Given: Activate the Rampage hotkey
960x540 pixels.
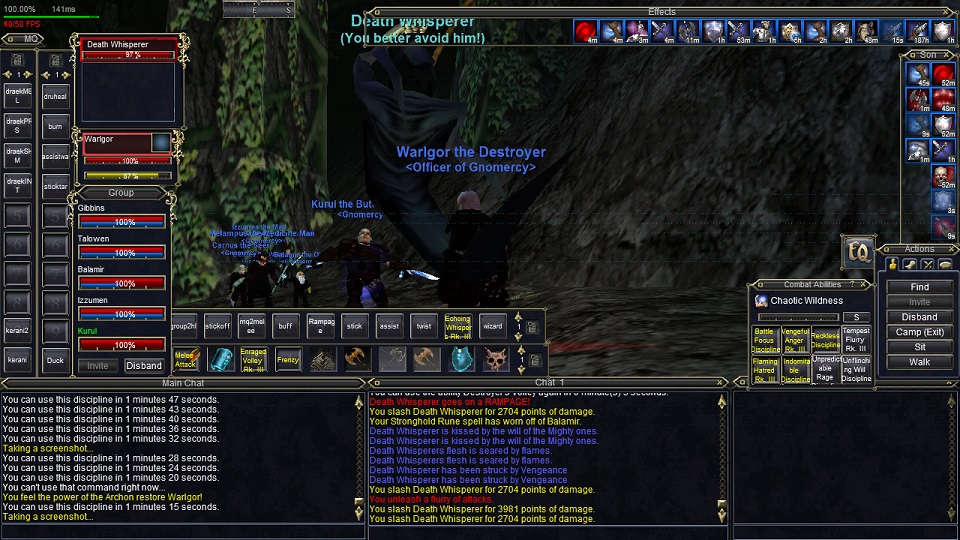Looking at the screenshot, I should pos(321,325).
